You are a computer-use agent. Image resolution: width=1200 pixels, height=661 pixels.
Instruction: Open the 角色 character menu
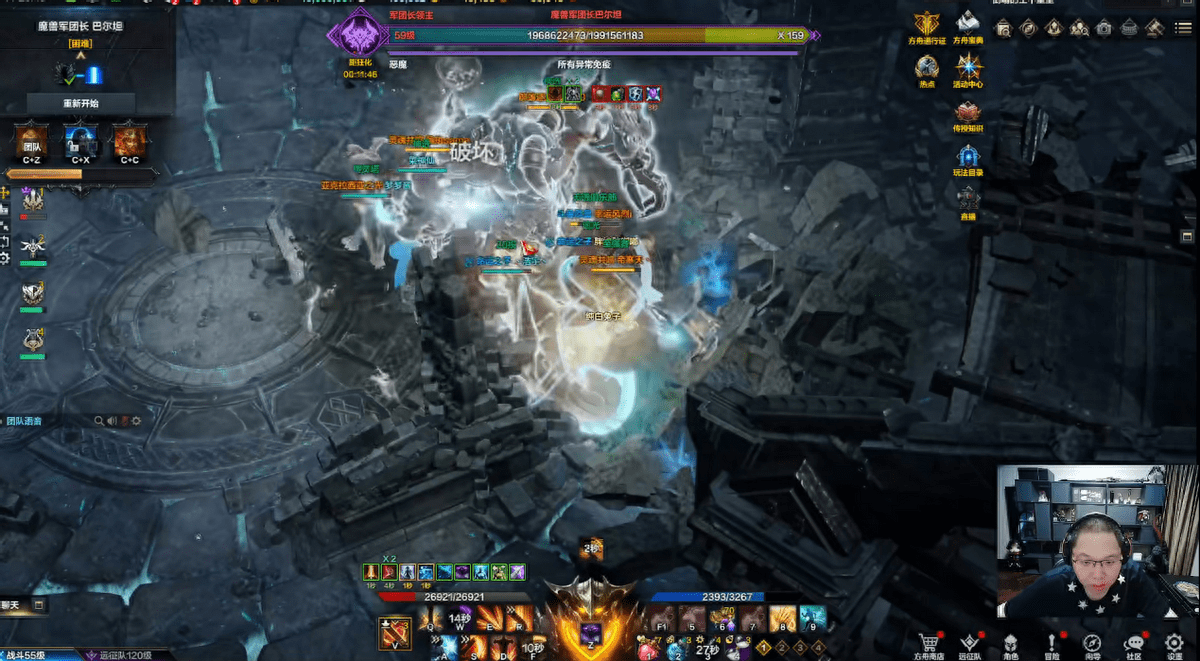1010,644
